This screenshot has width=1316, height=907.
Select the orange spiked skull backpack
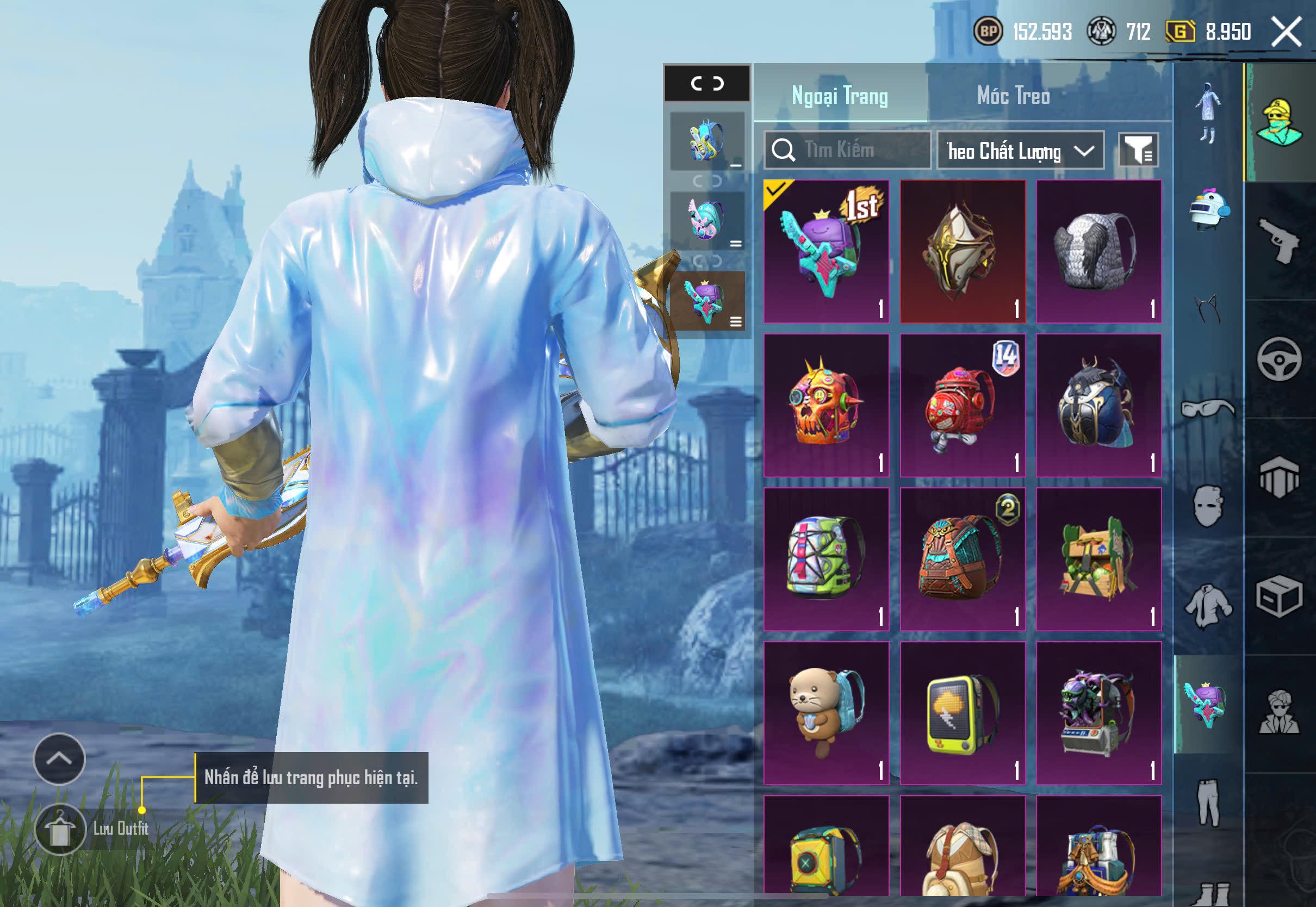(x=825, y=405)
